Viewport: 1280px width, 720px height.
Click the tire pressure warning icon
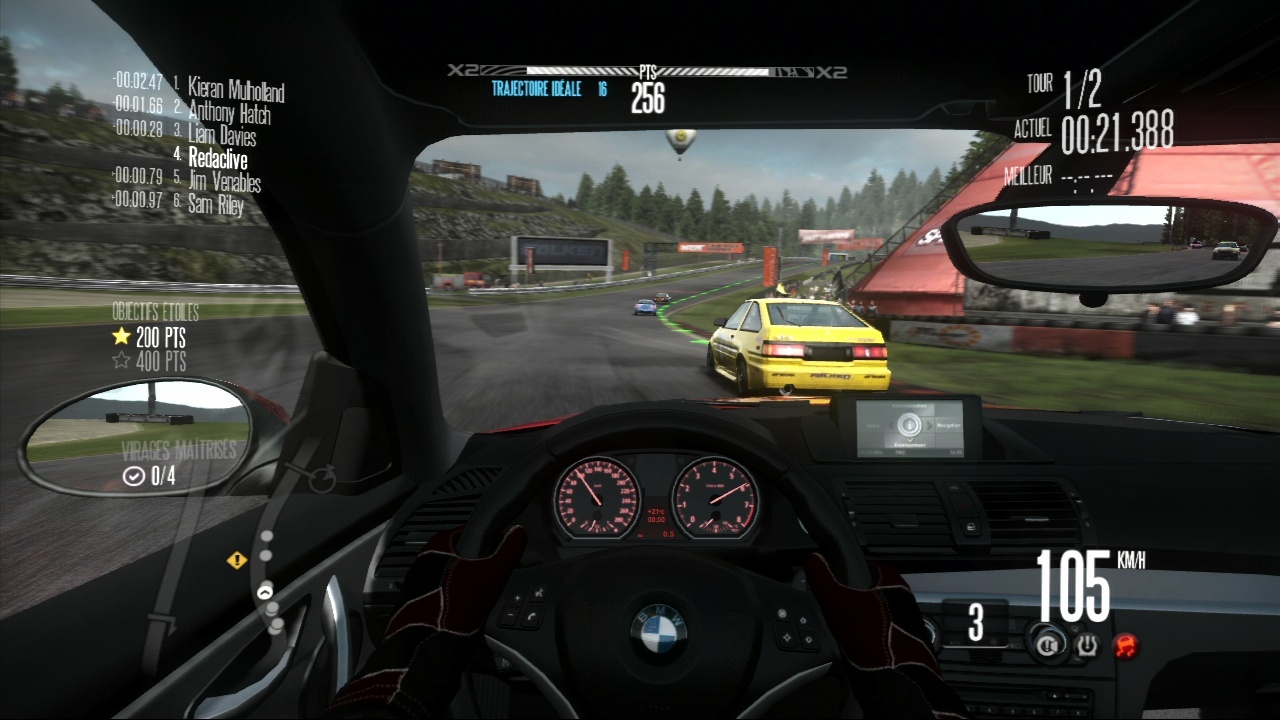pyautogui.click(x=1087, y=646)
